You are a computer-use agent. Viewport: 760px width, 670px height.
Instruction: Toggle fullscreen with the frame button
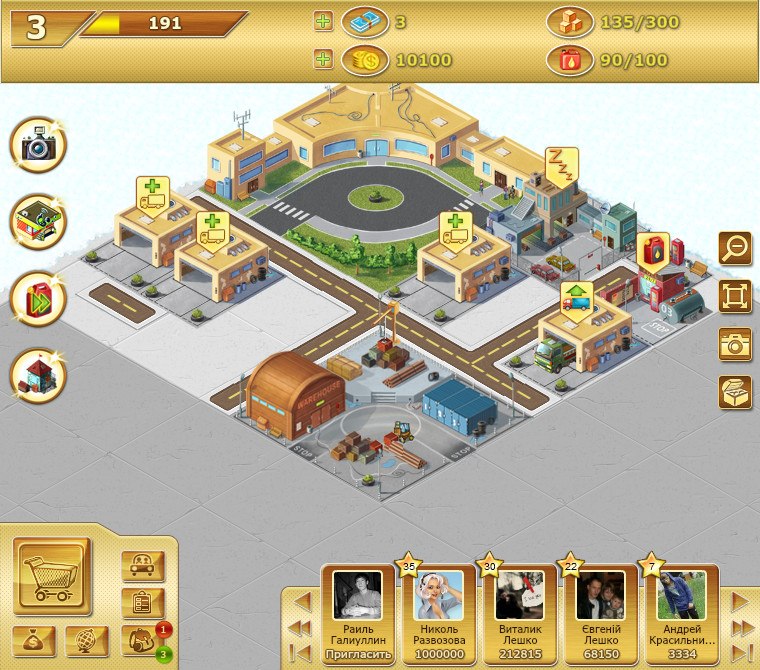[735, 296]
